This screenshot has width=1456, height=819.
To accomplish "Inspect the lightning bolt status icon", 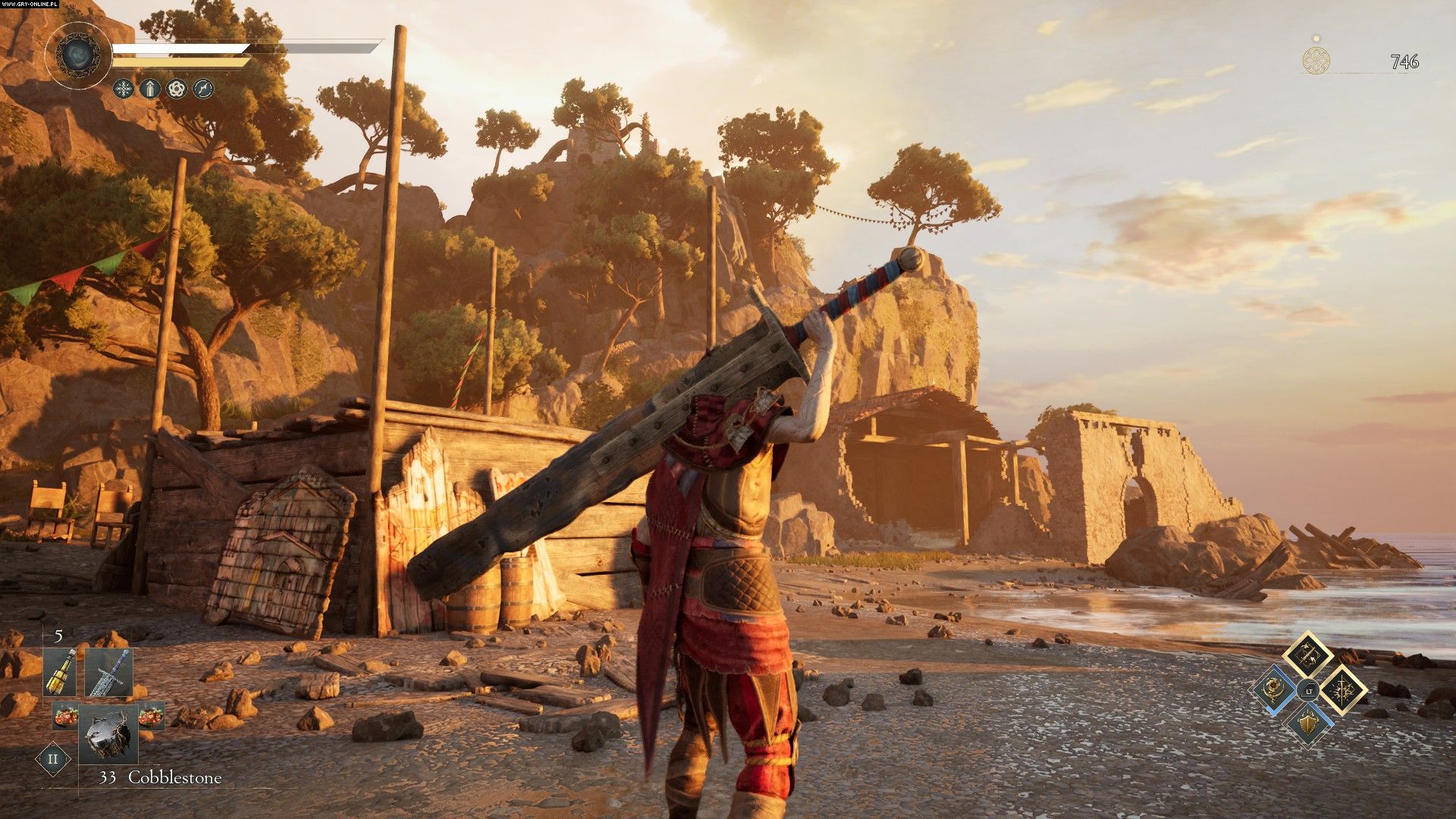I will [x=203, y=89].
